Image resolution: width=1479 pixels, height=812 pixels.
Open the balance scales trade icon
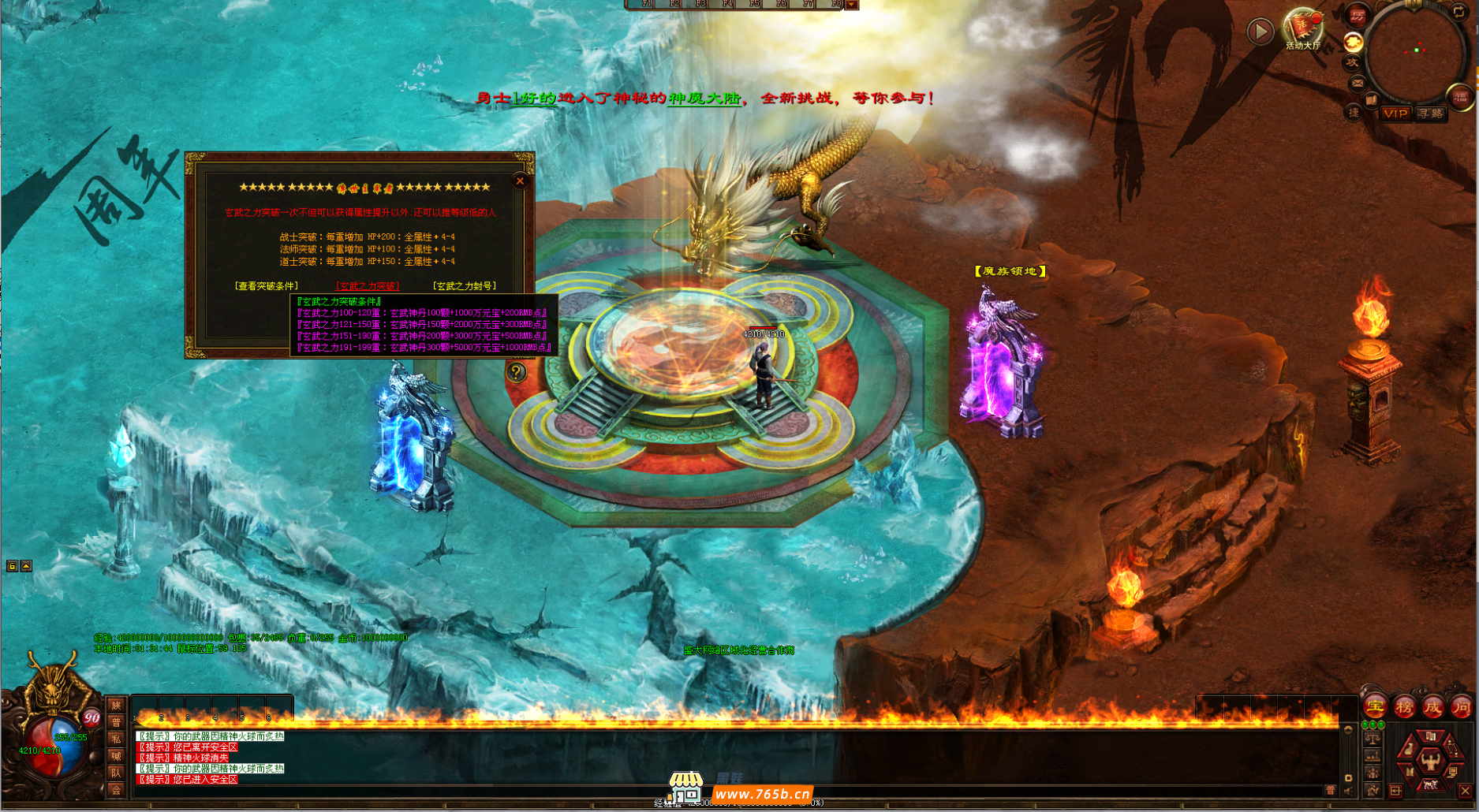pyautogui.click(x=1373, y=739)
